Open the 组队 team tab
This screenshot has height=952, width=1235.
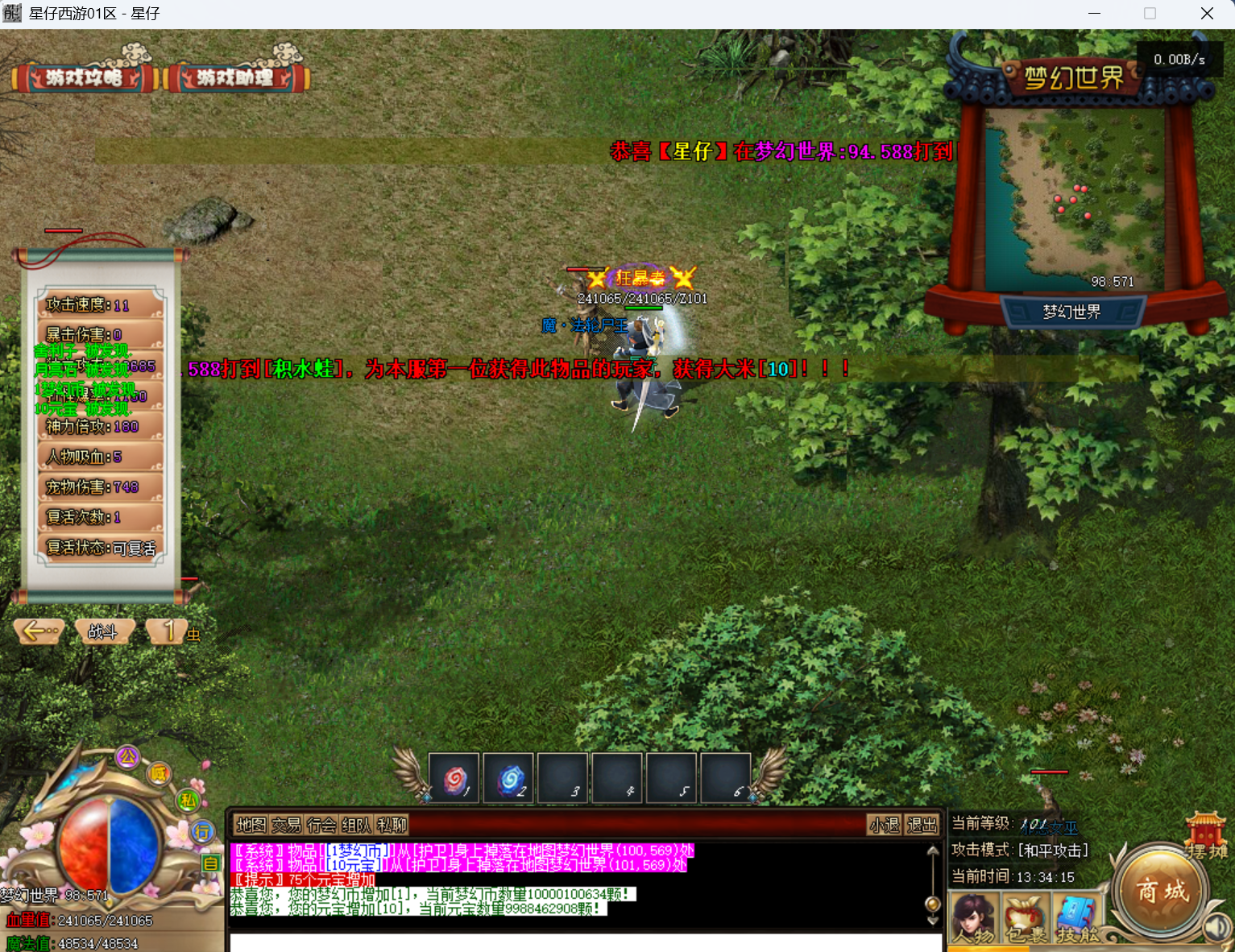click(x=356, y=825)
